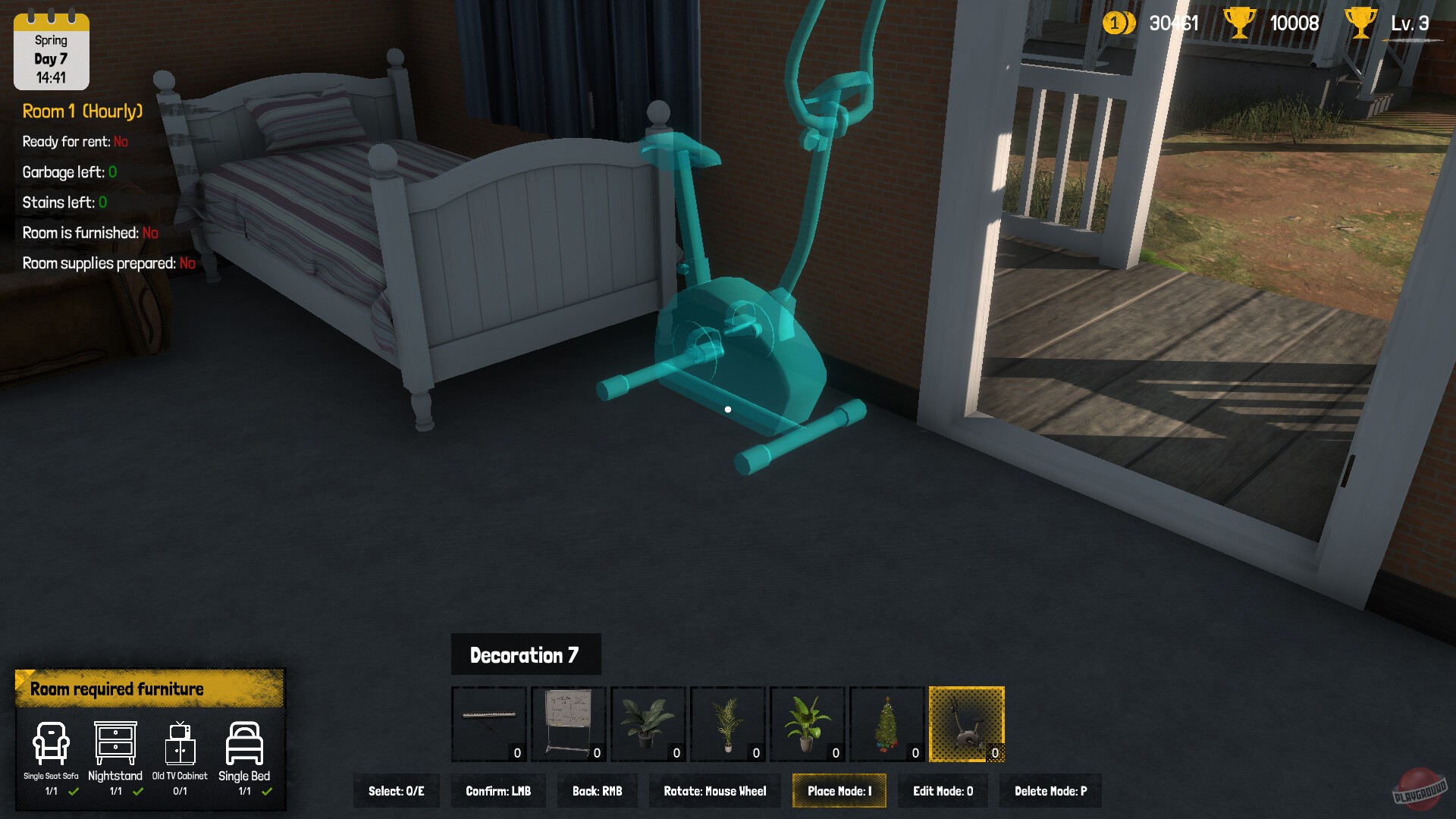
Task: Switch to Edit Mode
Action: [x=943, y=790]
